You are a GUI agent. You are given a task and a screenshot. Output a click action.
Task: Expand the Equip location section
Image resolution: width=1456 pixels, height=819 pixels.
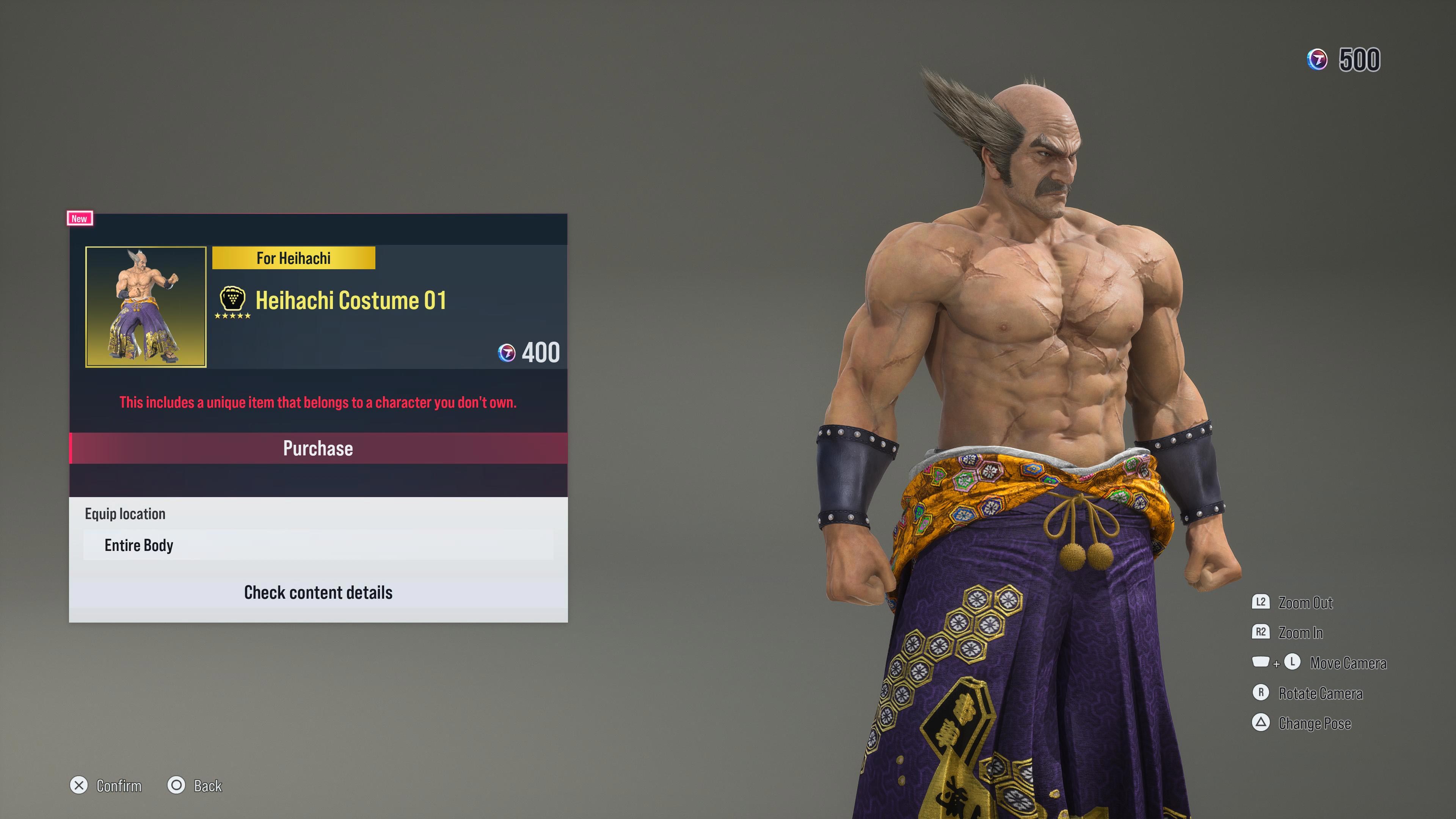[x=125, y=513]
